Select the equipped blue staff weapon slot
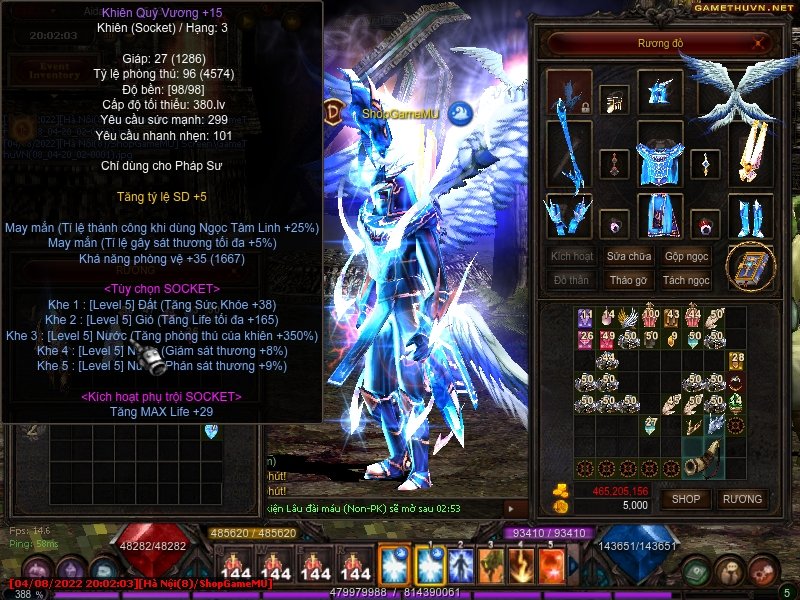 569,155
